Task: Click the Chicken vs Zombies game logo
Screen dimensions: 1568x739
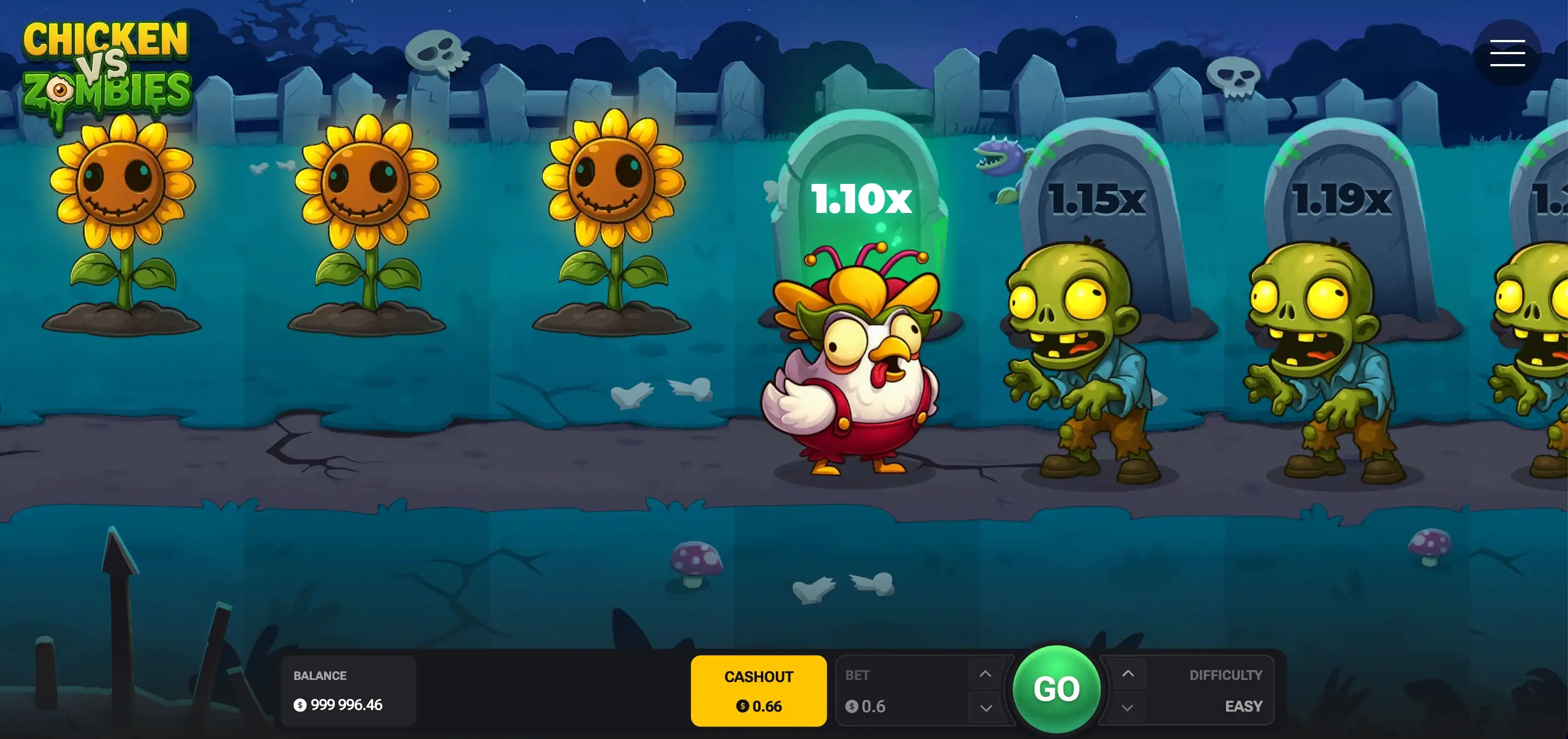Action: [x=107, y=64]
